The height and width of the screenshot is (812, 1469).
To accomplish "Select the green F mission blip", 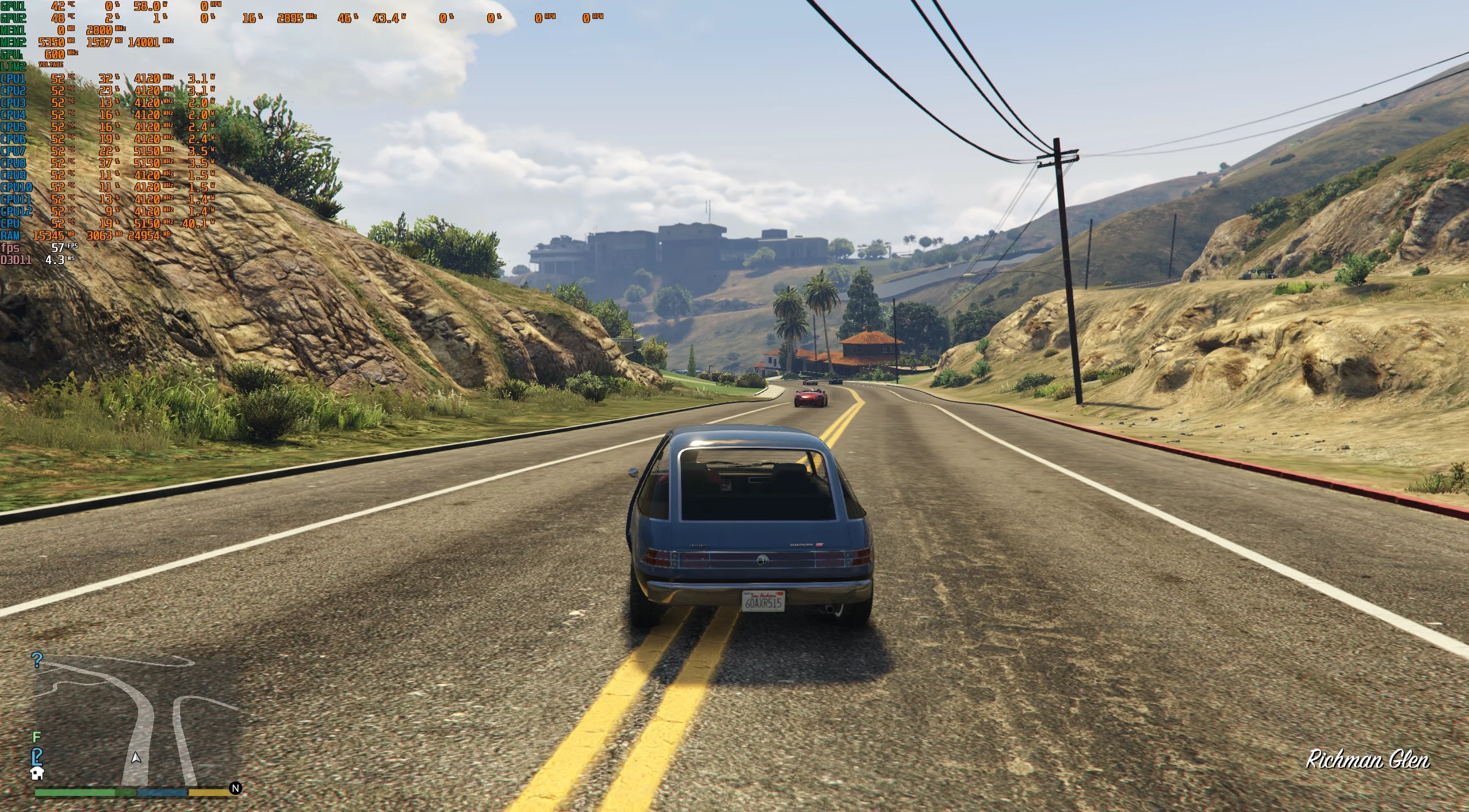I will click(x=37, y=737).
